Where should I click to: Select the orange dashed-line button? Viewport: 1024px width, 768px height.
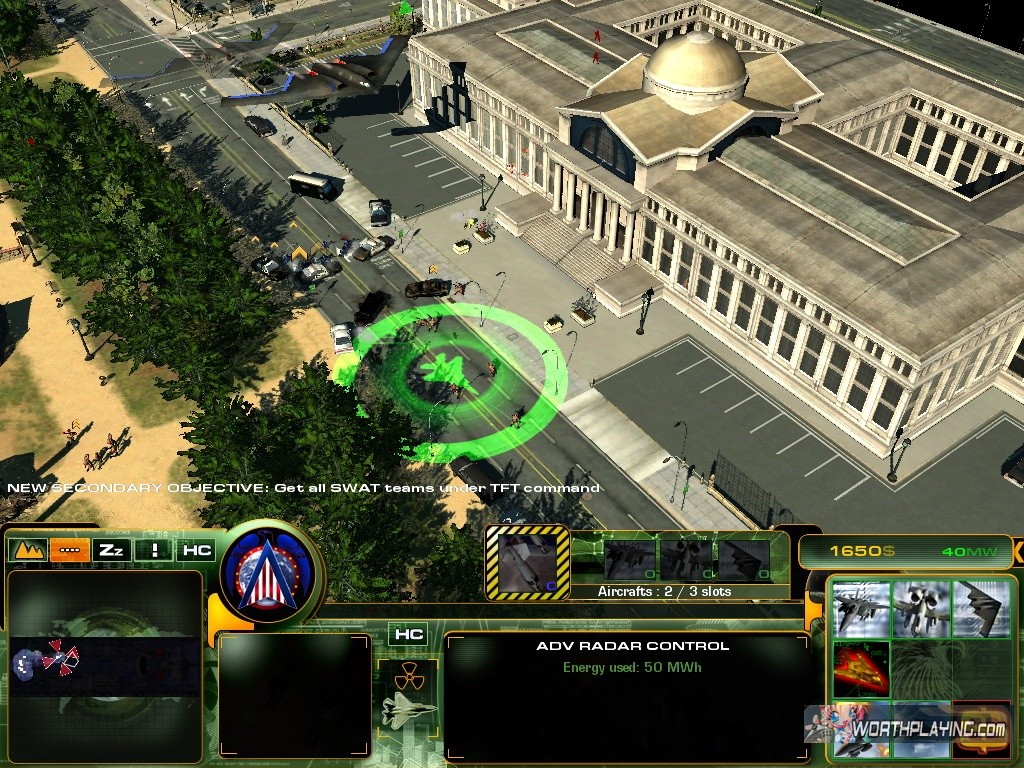pyautogui.click(x=68, y=549)
